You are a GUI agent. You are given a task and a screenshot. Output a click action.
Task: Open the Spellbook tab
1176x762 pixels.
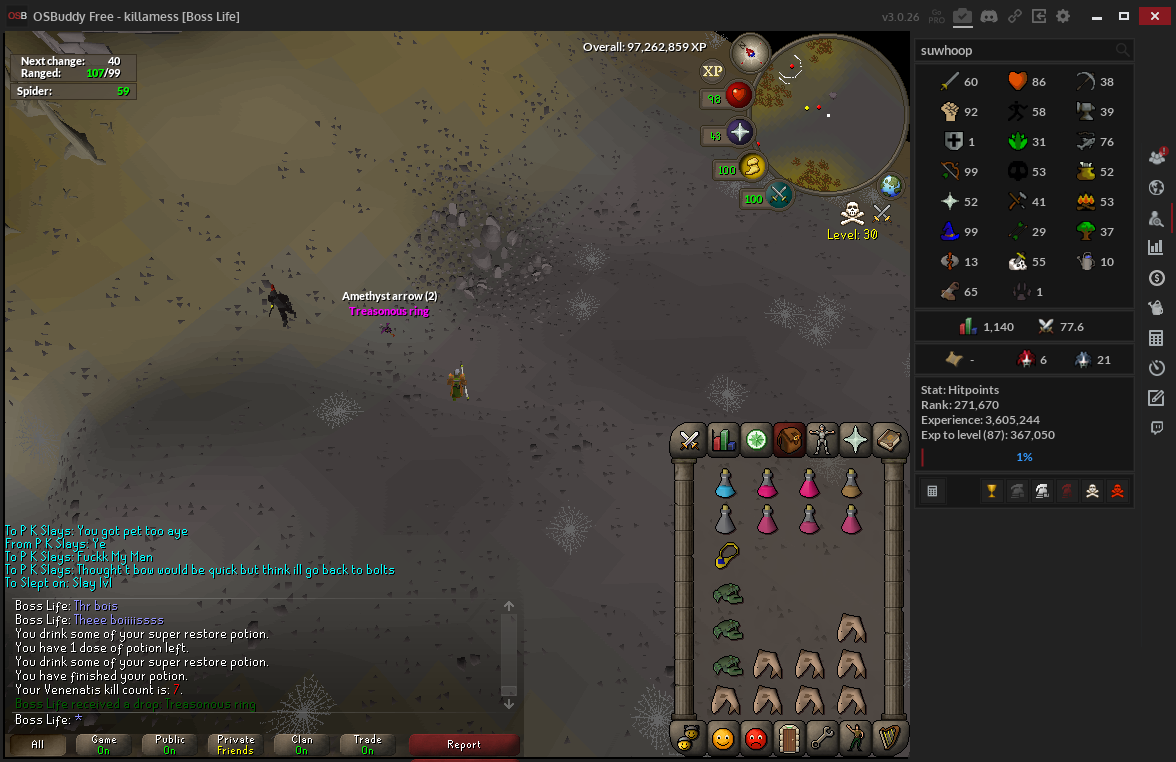[x=888, y=439]
